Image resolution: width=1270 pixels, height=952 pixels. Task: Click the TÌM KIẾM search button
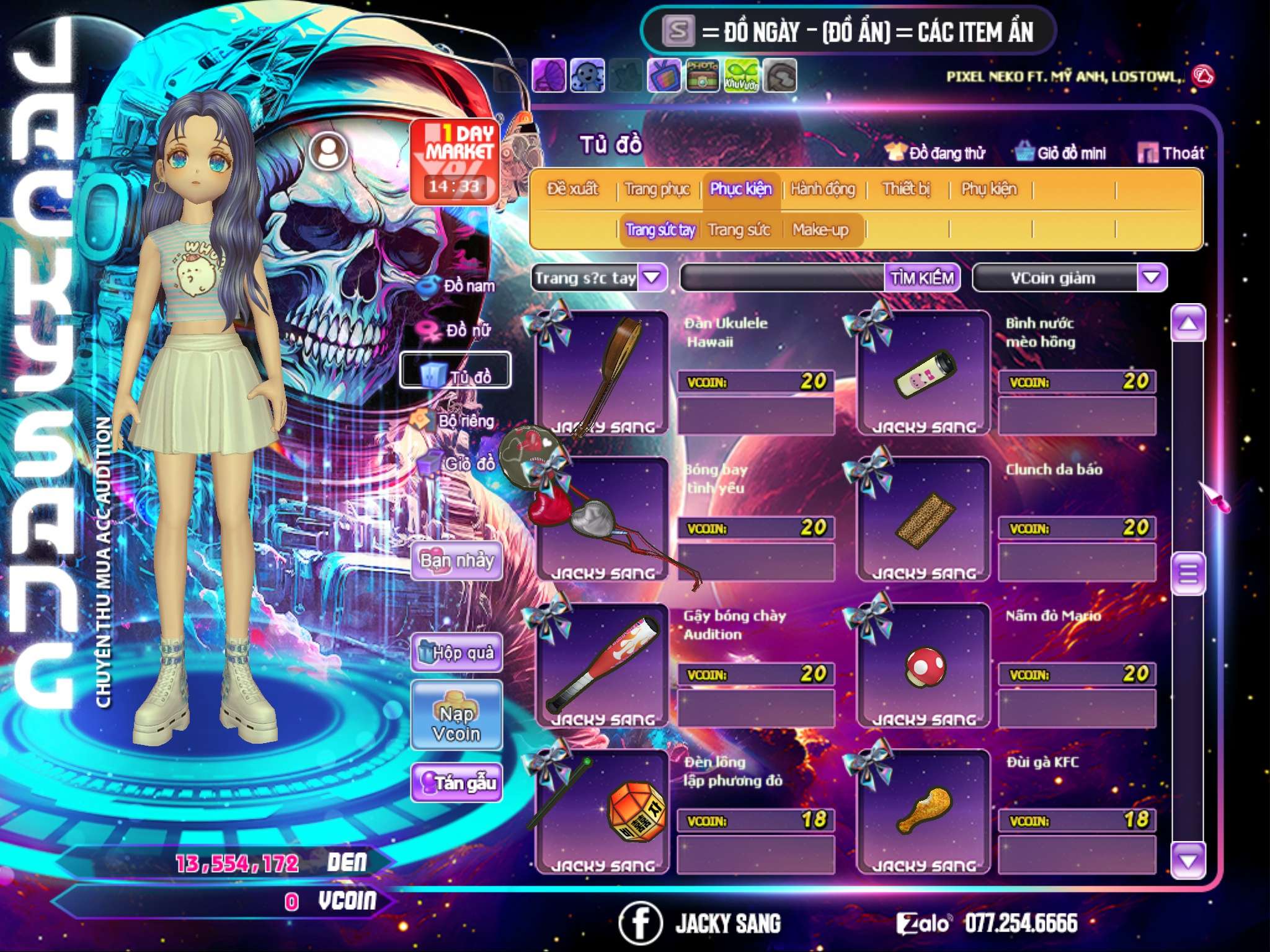[x=921, y=278]
